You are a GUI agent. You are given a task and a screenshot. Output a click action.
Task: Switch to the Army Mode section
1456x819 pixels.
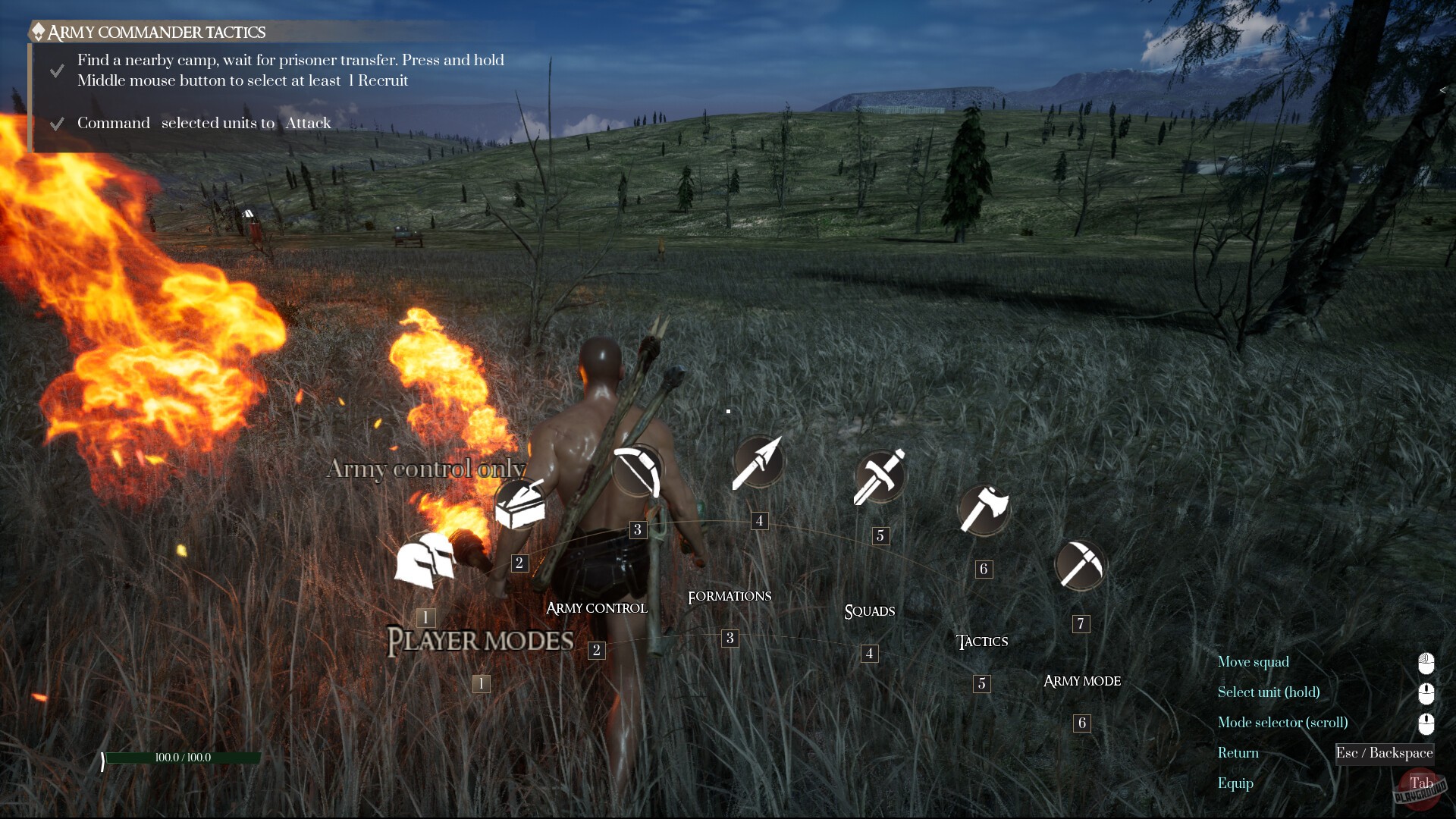[1082, 681]
